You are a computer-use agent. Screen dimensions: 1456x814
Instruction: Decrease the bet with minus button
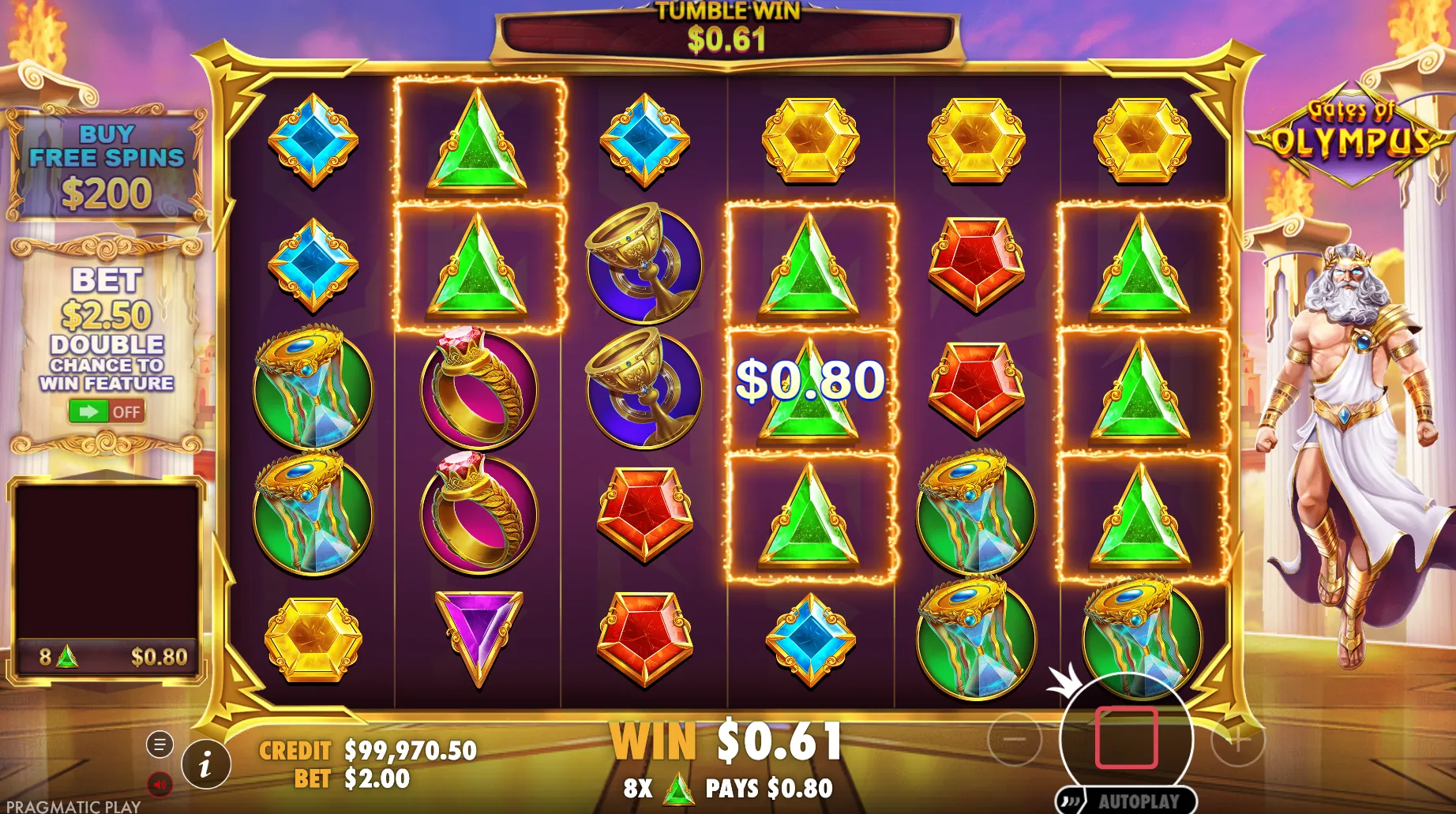(x=1015, y=740)
